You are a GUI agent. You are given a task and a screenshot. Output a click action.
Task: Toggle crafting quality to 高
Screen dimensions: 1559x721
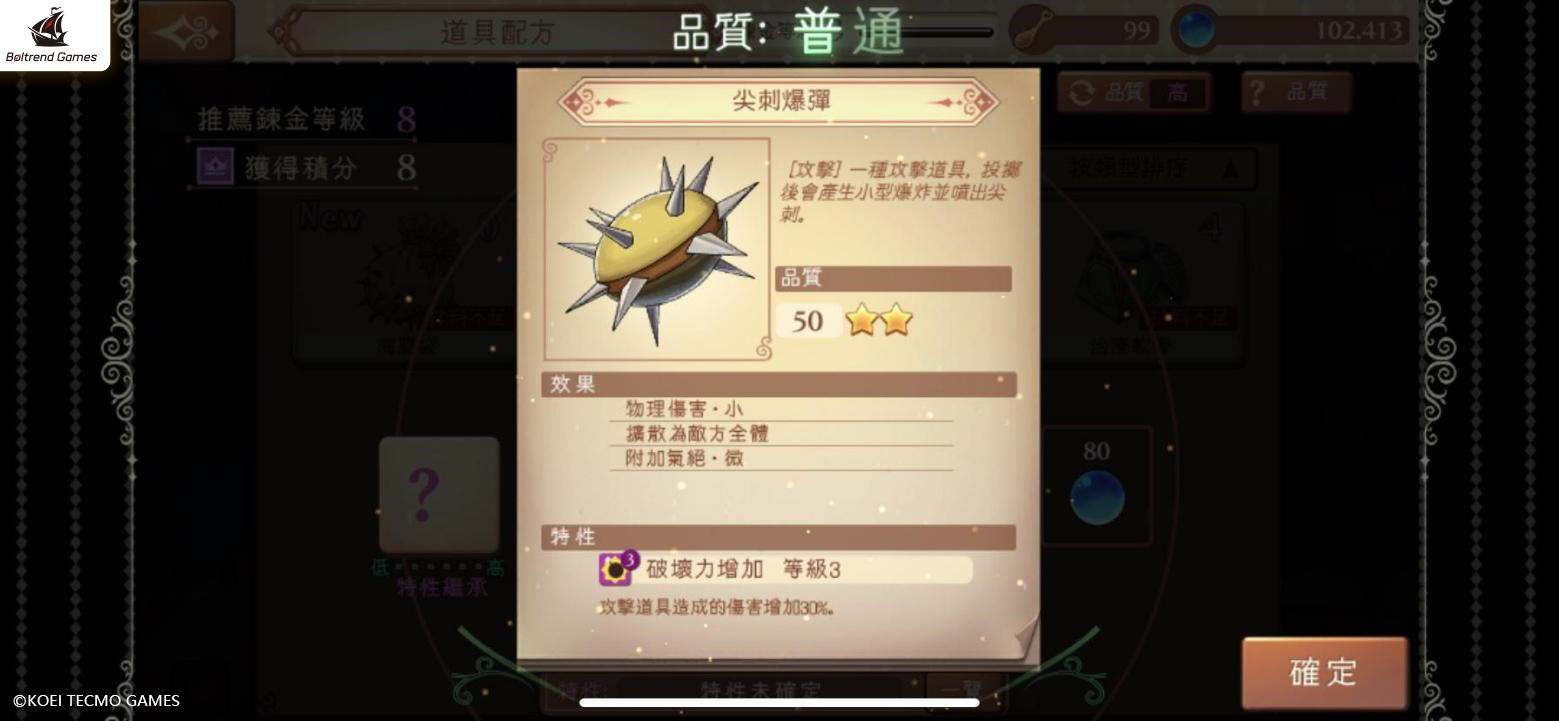1176,92
